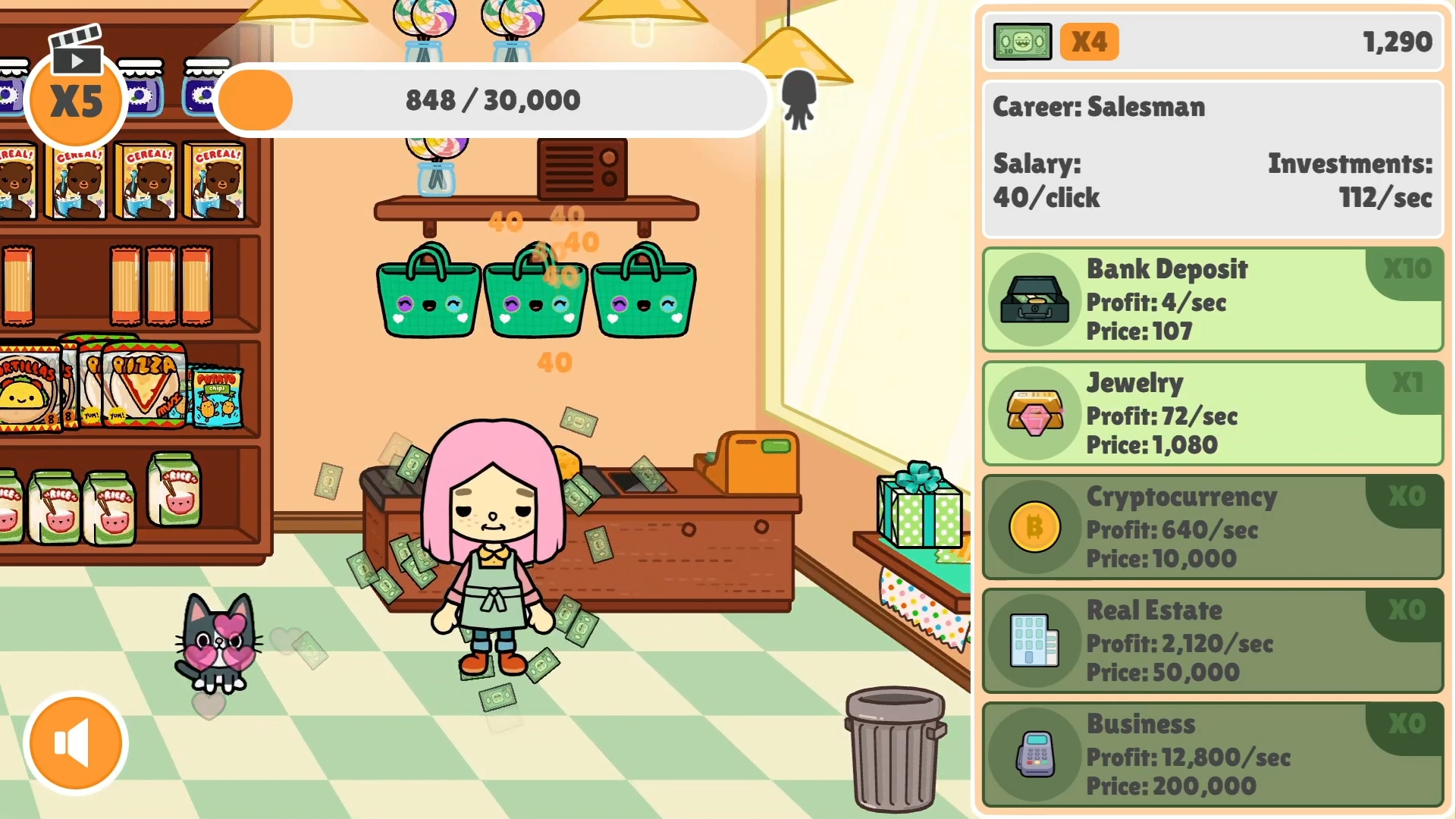Click the silhouette figure beside progress bar
Image resolution: width=1456 pixels, height=819 pixels.
[x=799, y=99]
